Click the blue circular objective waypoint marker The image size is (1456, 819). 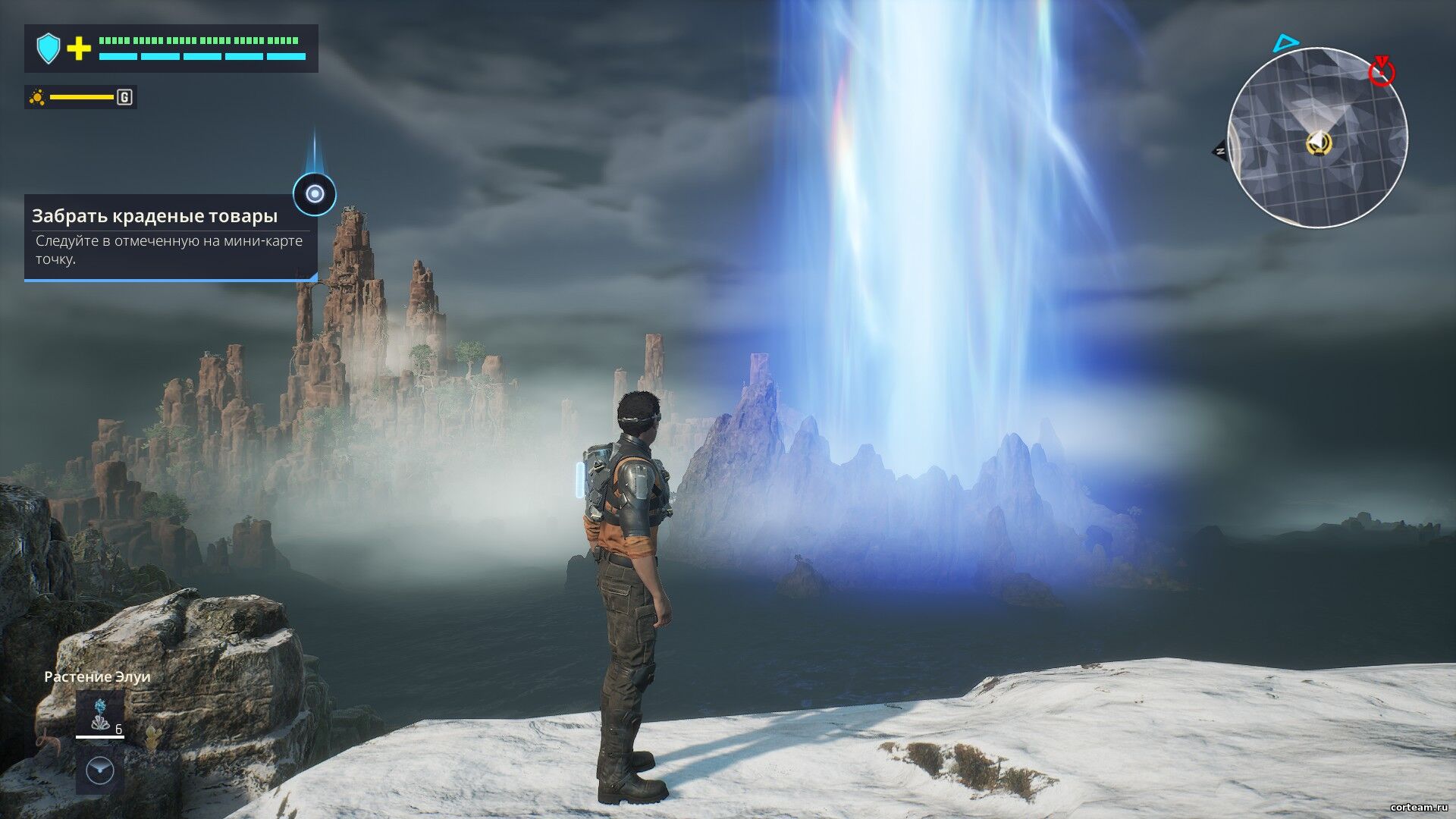pos(315,194)
